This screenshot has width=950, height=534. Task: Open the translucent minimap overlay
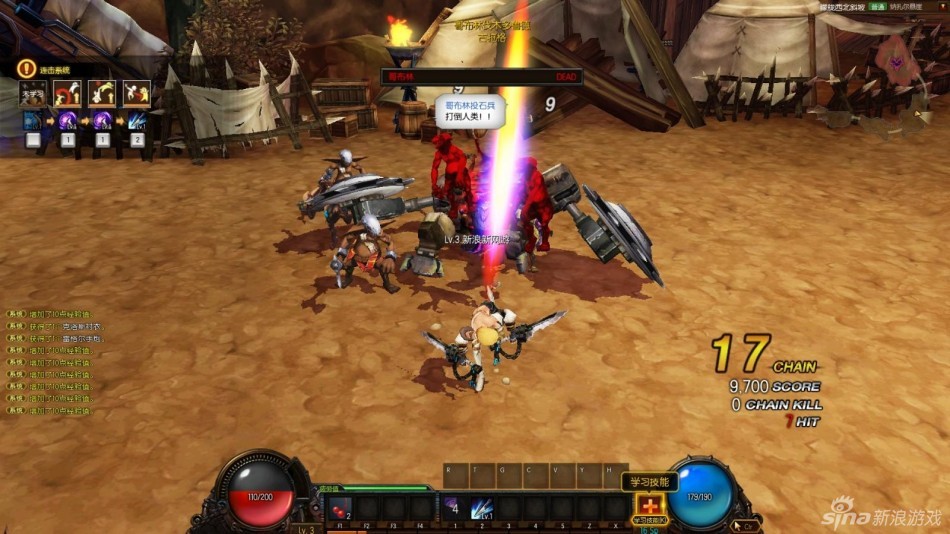coord(896,62)
